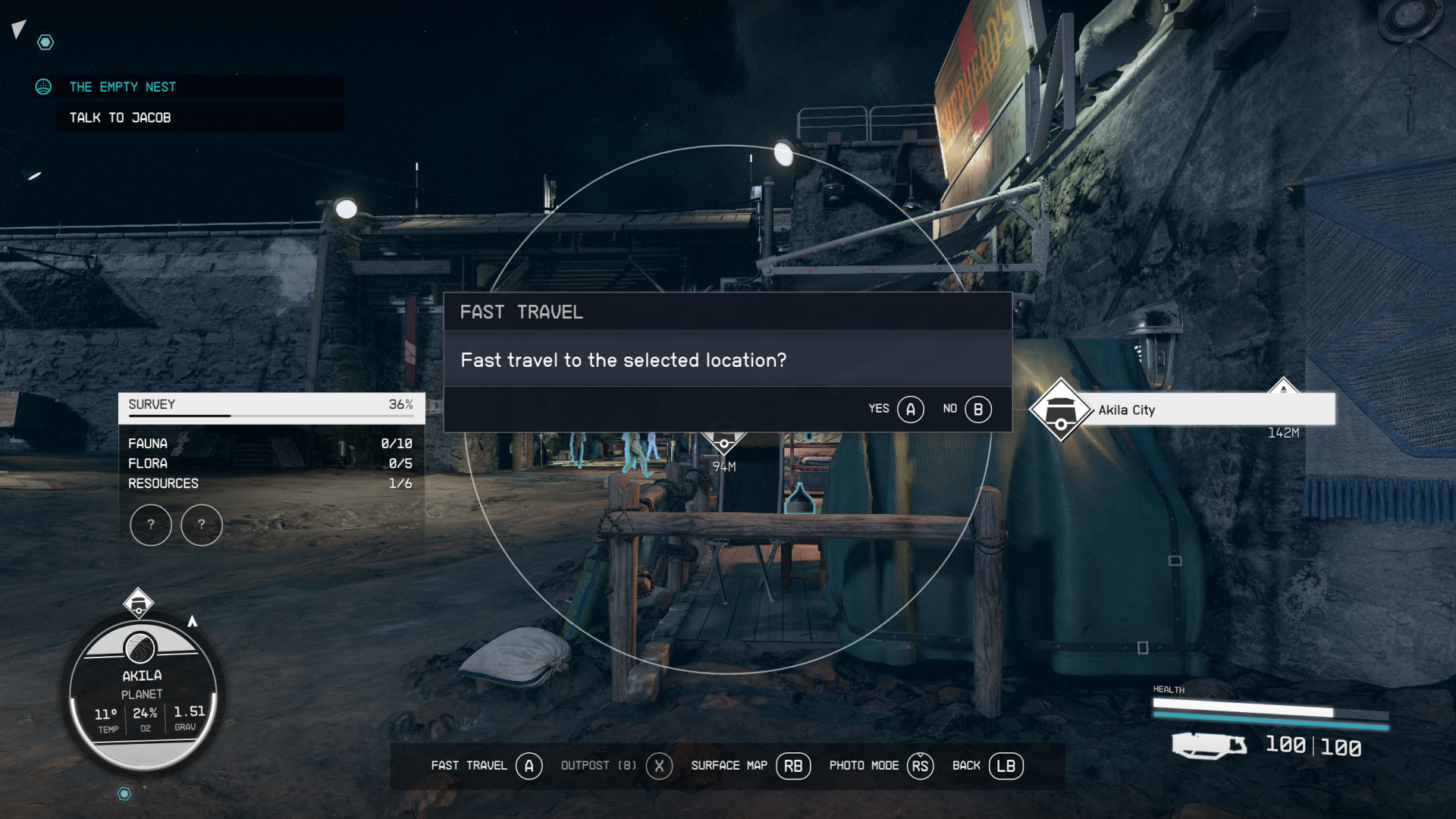Select the Fauna survey row
This screenshot has height=819, width=1456.
pos(270,444)
